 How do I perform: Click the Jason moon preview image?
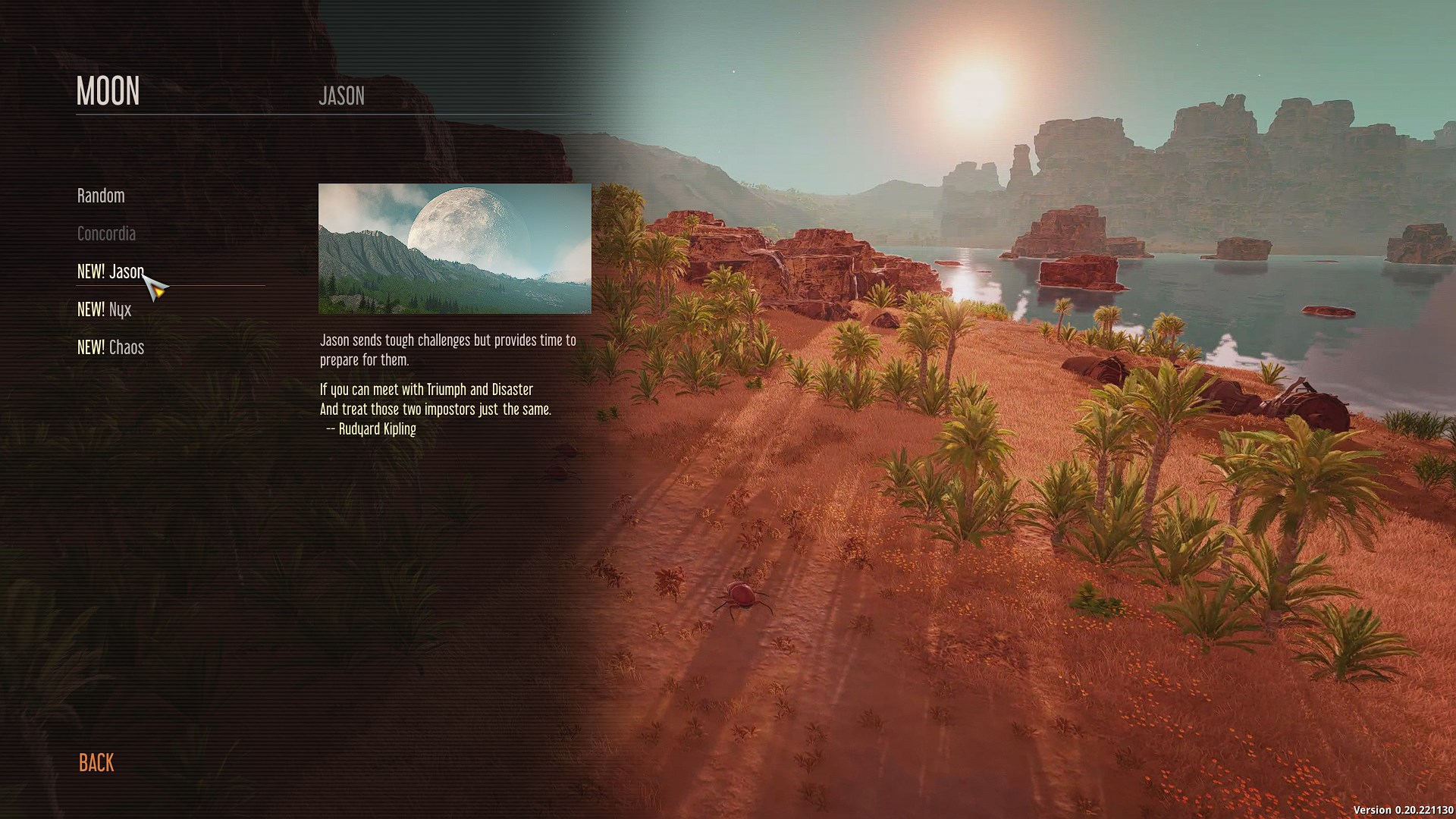click(x=454, y=249)
